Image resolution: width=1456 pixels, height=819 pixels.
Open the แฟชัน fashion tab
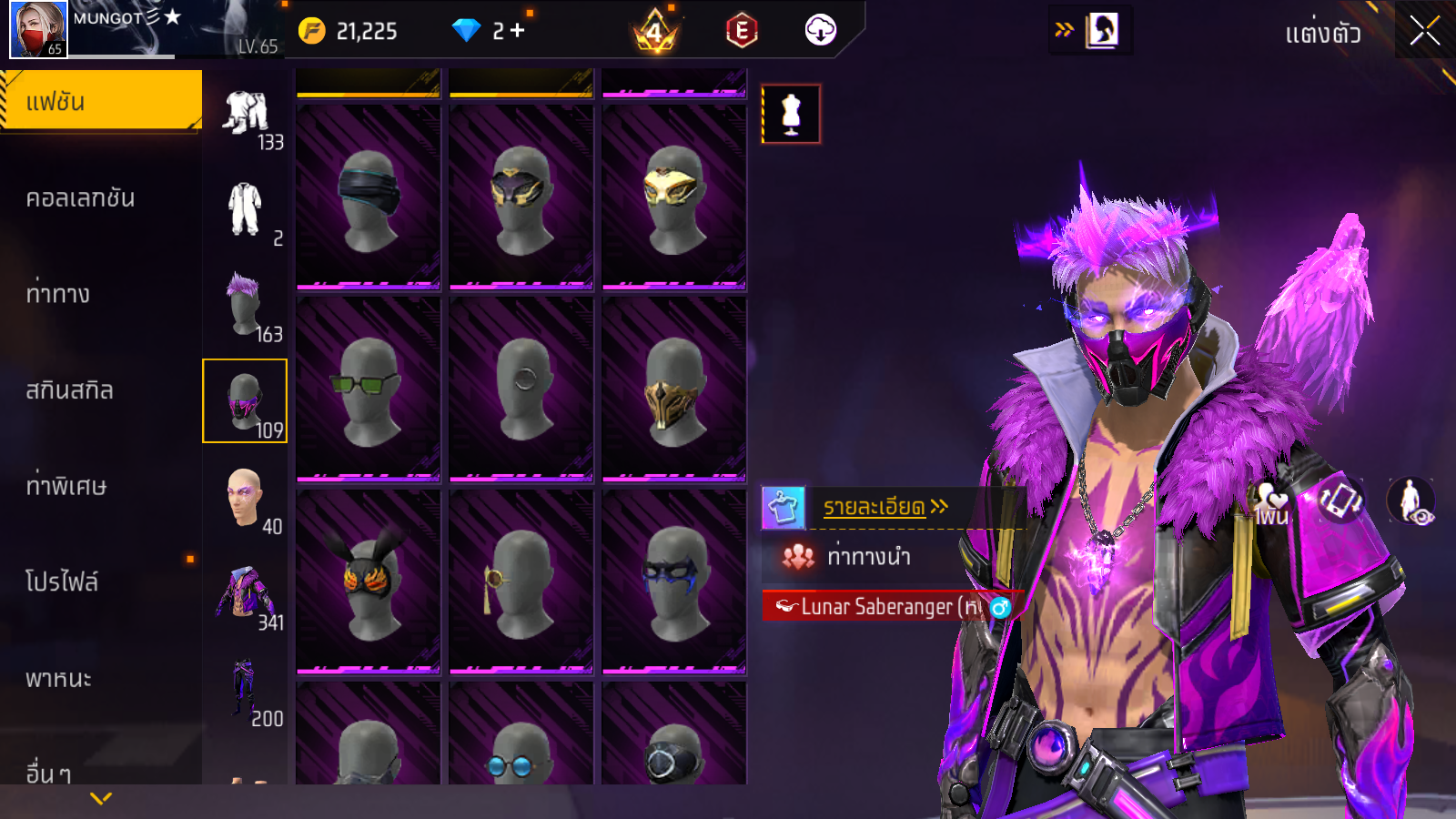tap(100, 101)
